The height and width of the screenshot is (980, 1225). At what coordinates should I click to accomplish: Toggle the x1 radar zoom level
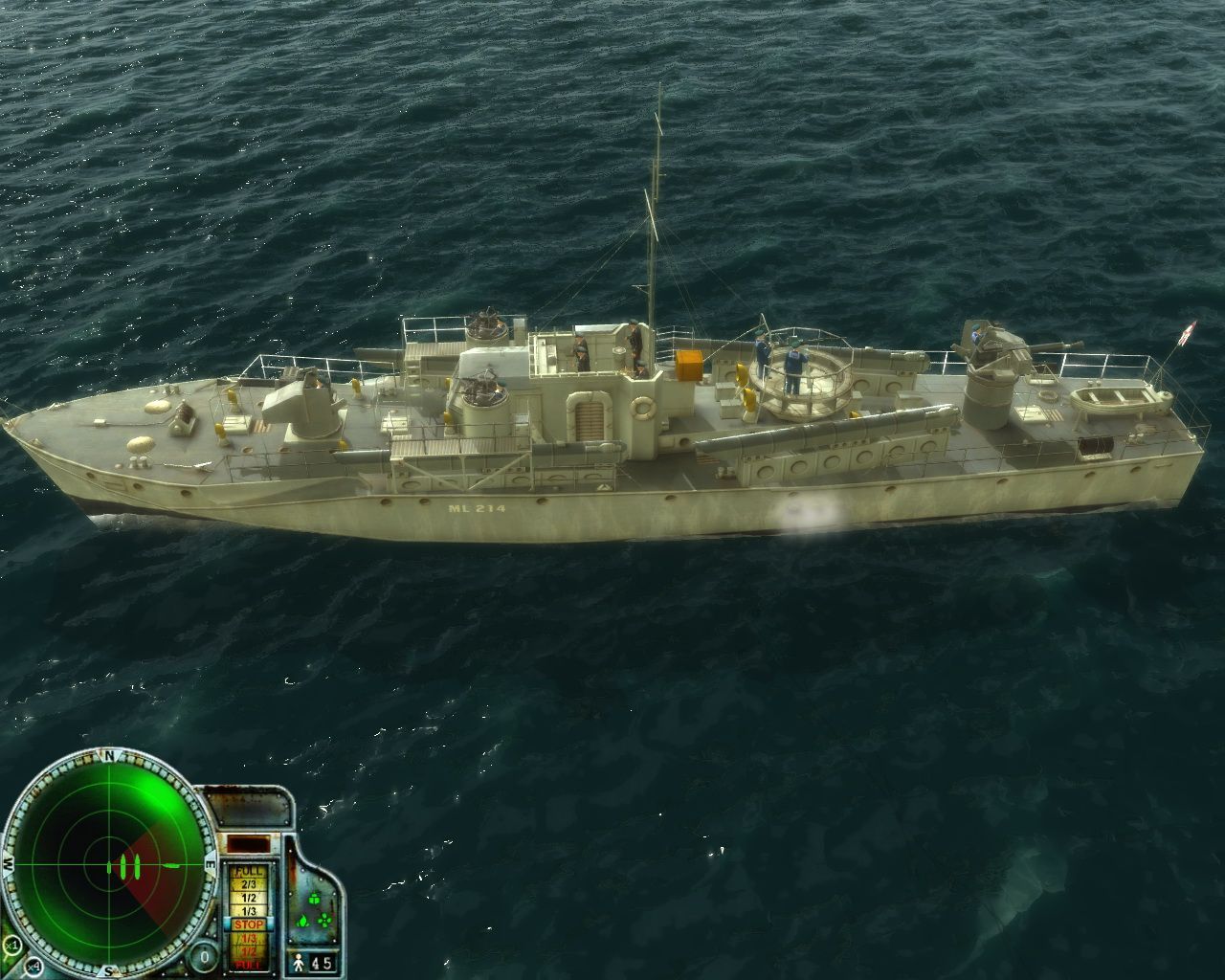11,945
